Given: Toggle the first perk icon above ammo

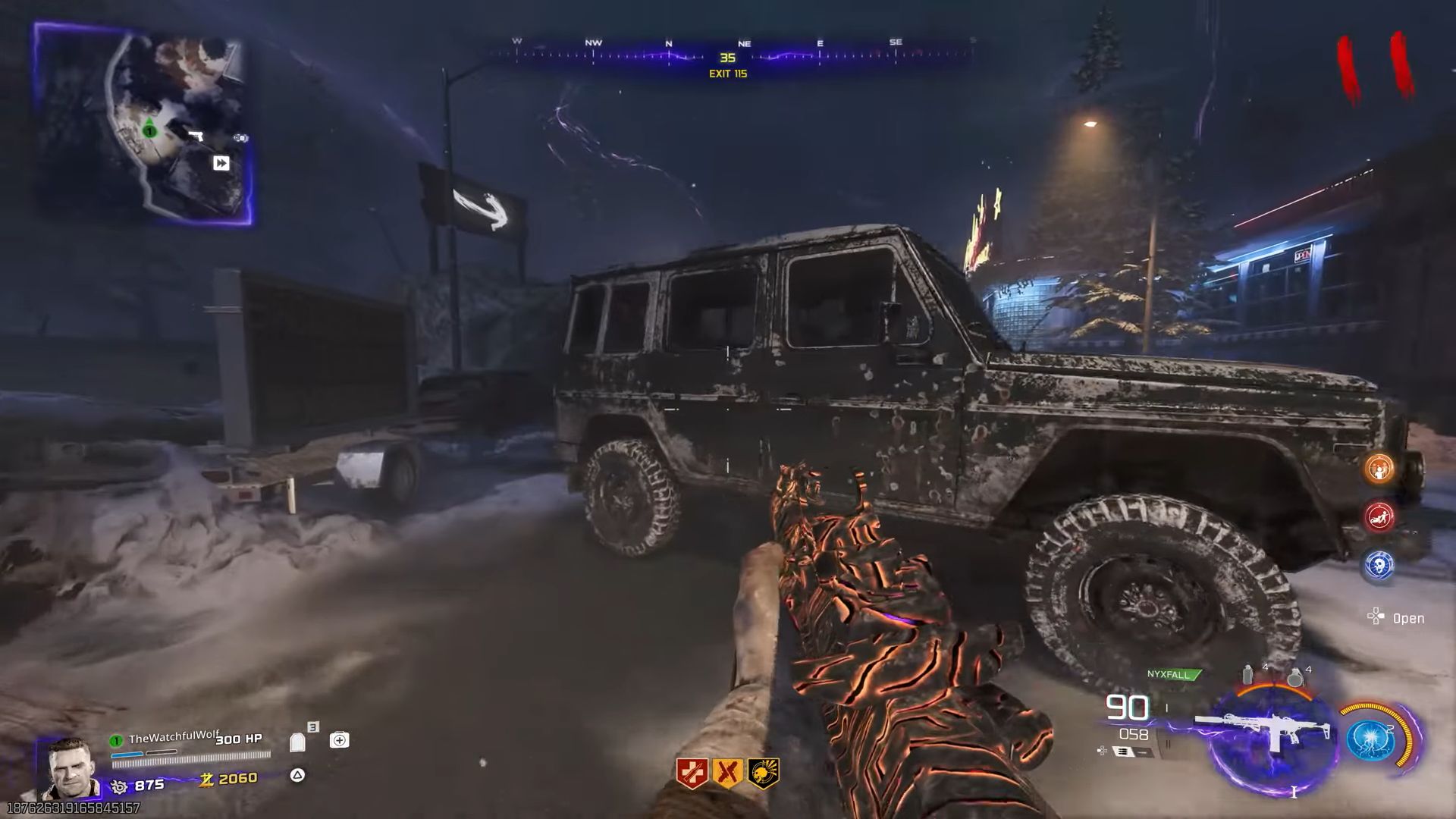Looking at the screenshot, I should coord(694,769).
